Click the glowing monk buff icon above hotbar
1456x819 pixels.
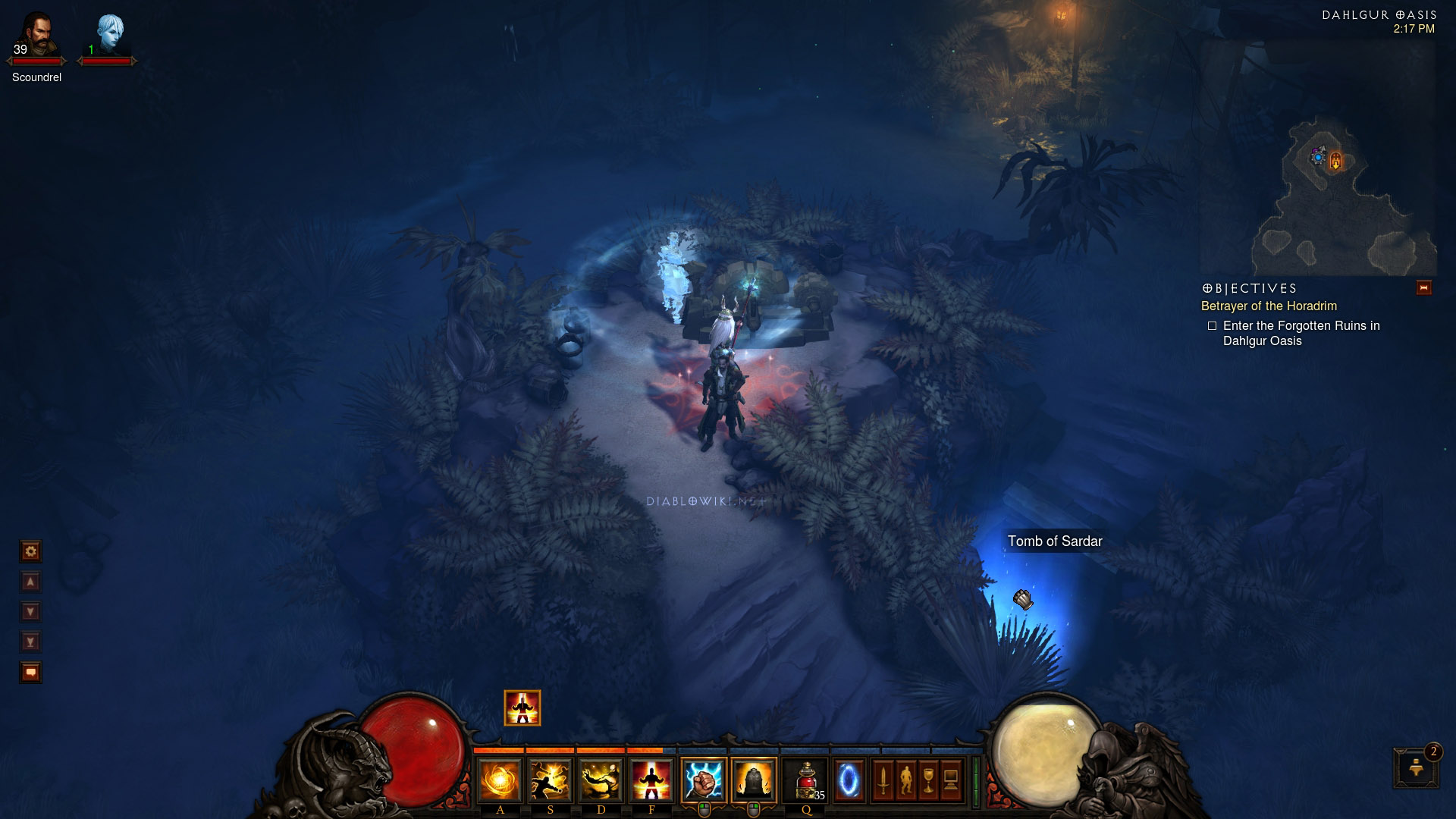click(x=522, y=708)
